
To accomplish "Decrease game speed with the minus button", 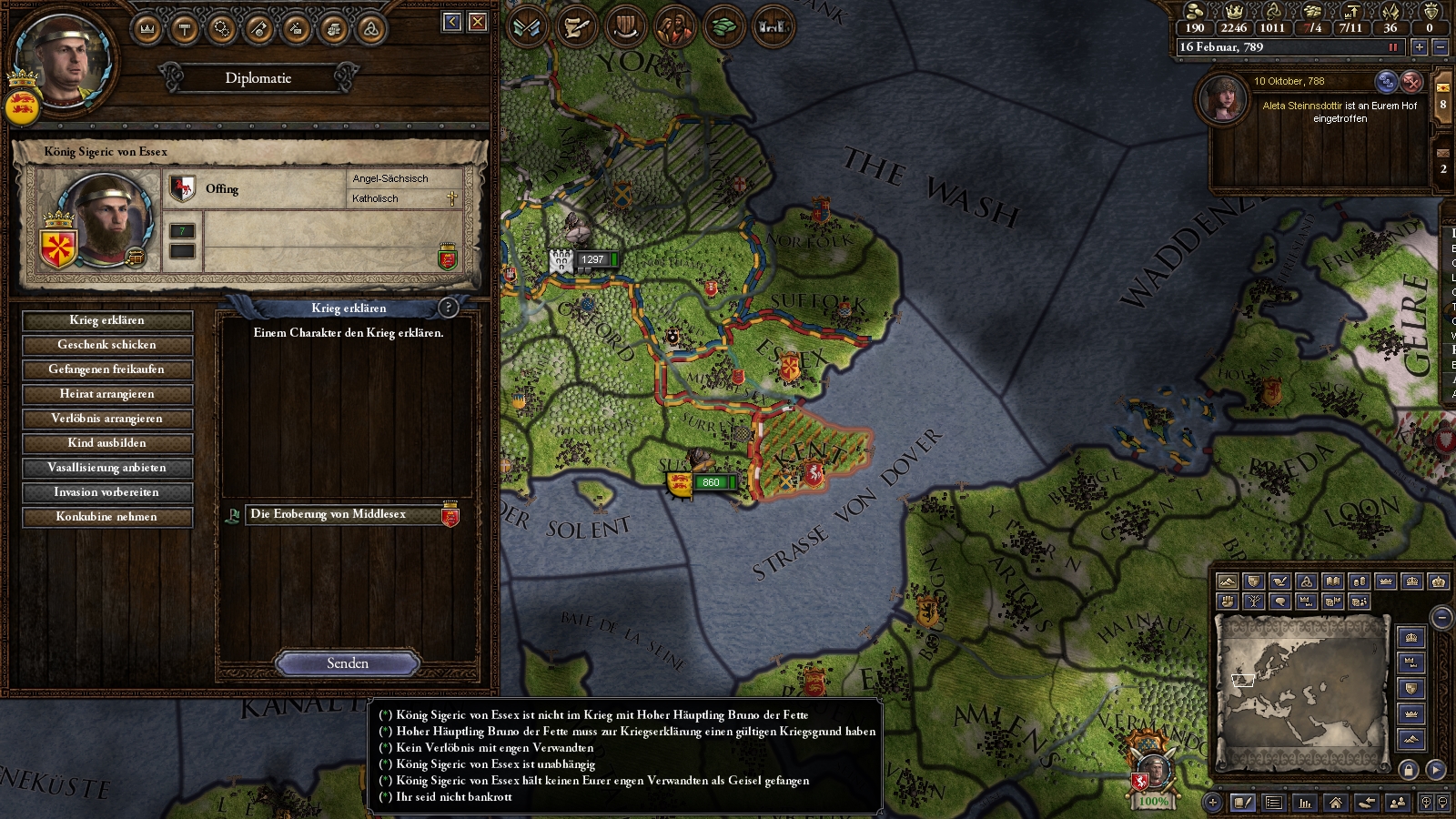I will [1440, 47].
